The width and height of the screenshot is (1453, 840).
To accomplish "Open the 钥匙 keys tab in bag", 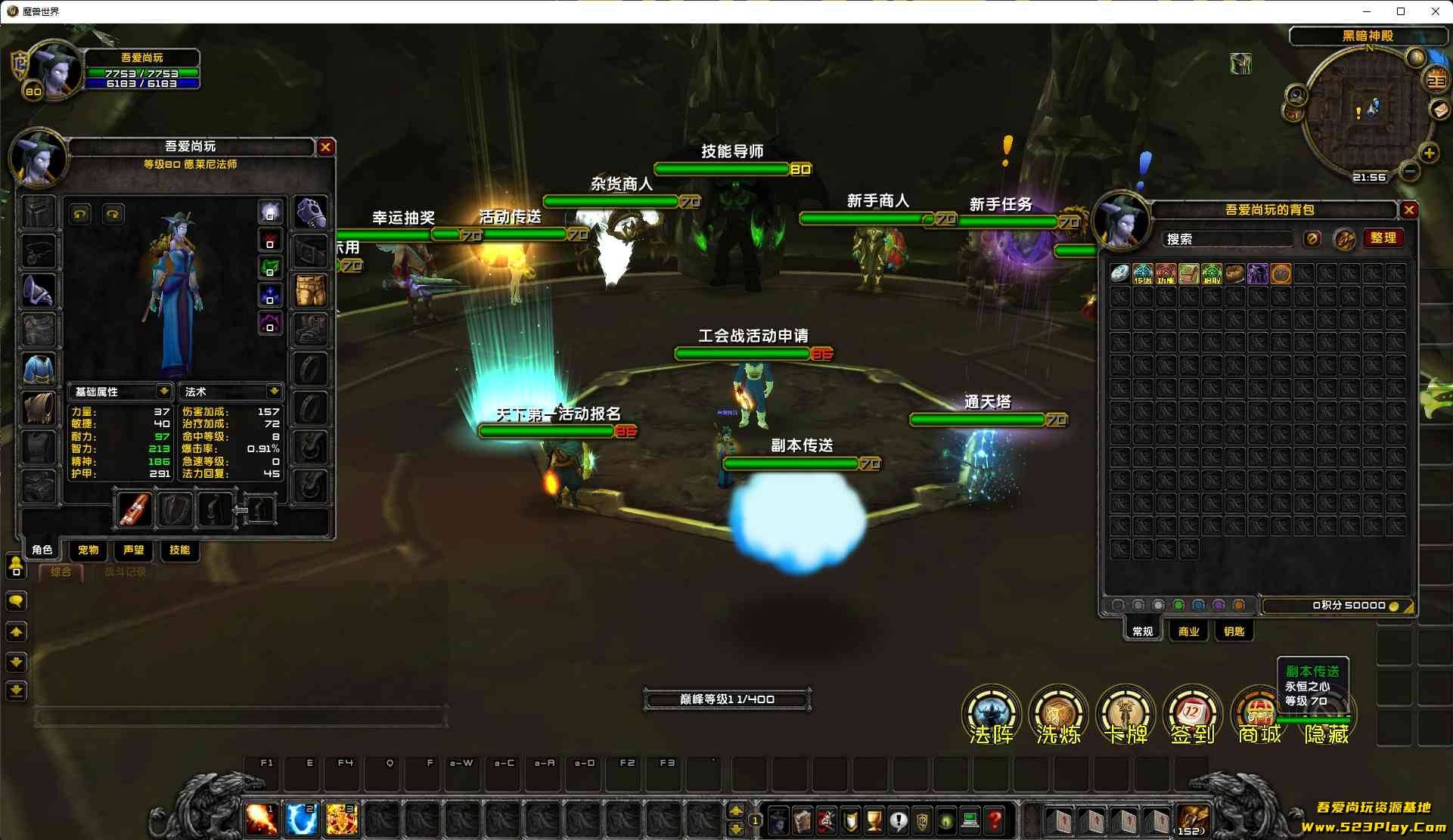I will click(x=1234, y=631).
